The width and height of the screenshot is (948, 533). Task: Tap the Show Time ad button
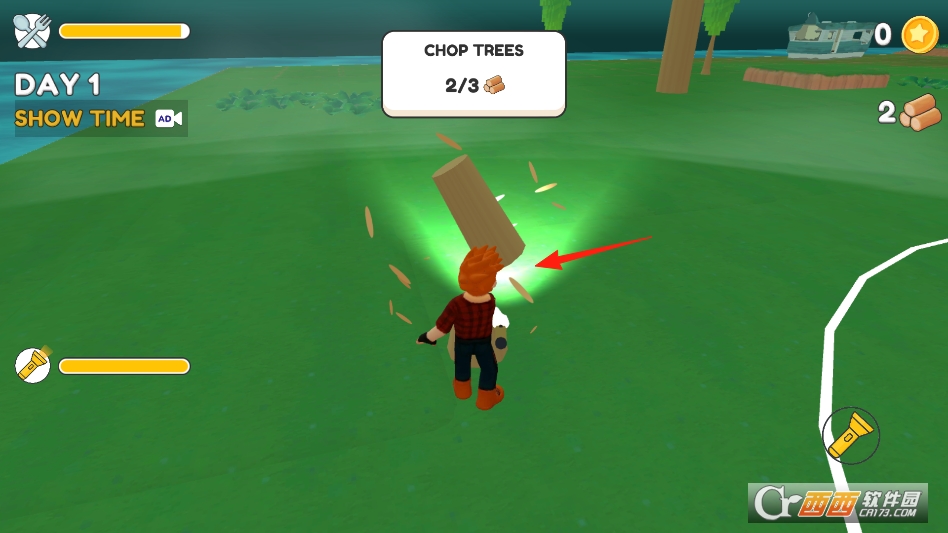pyautogui.click(x=99, y=118)
